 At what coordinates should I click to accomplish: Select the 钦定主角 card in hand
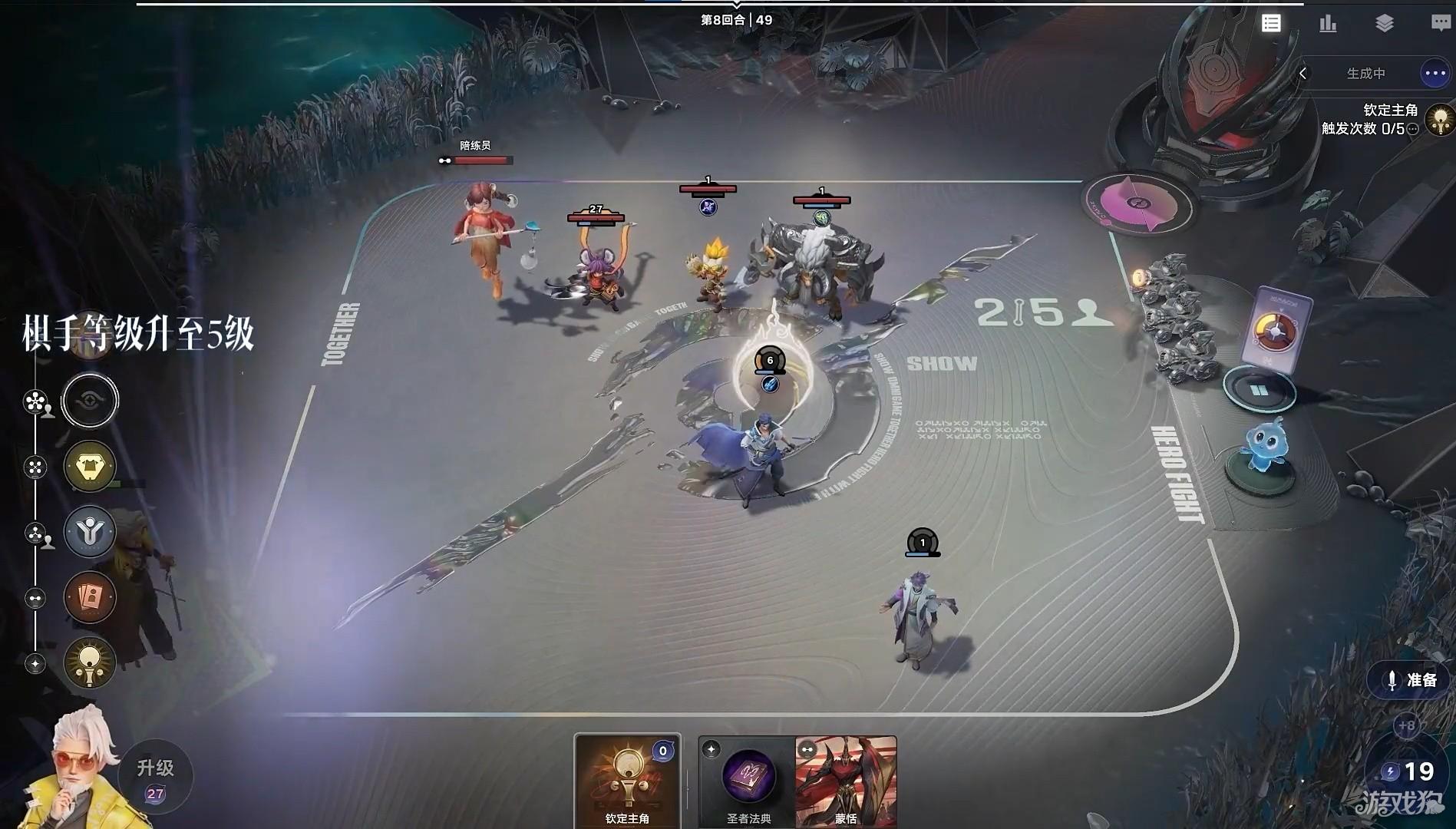click(x=627, y=778)
